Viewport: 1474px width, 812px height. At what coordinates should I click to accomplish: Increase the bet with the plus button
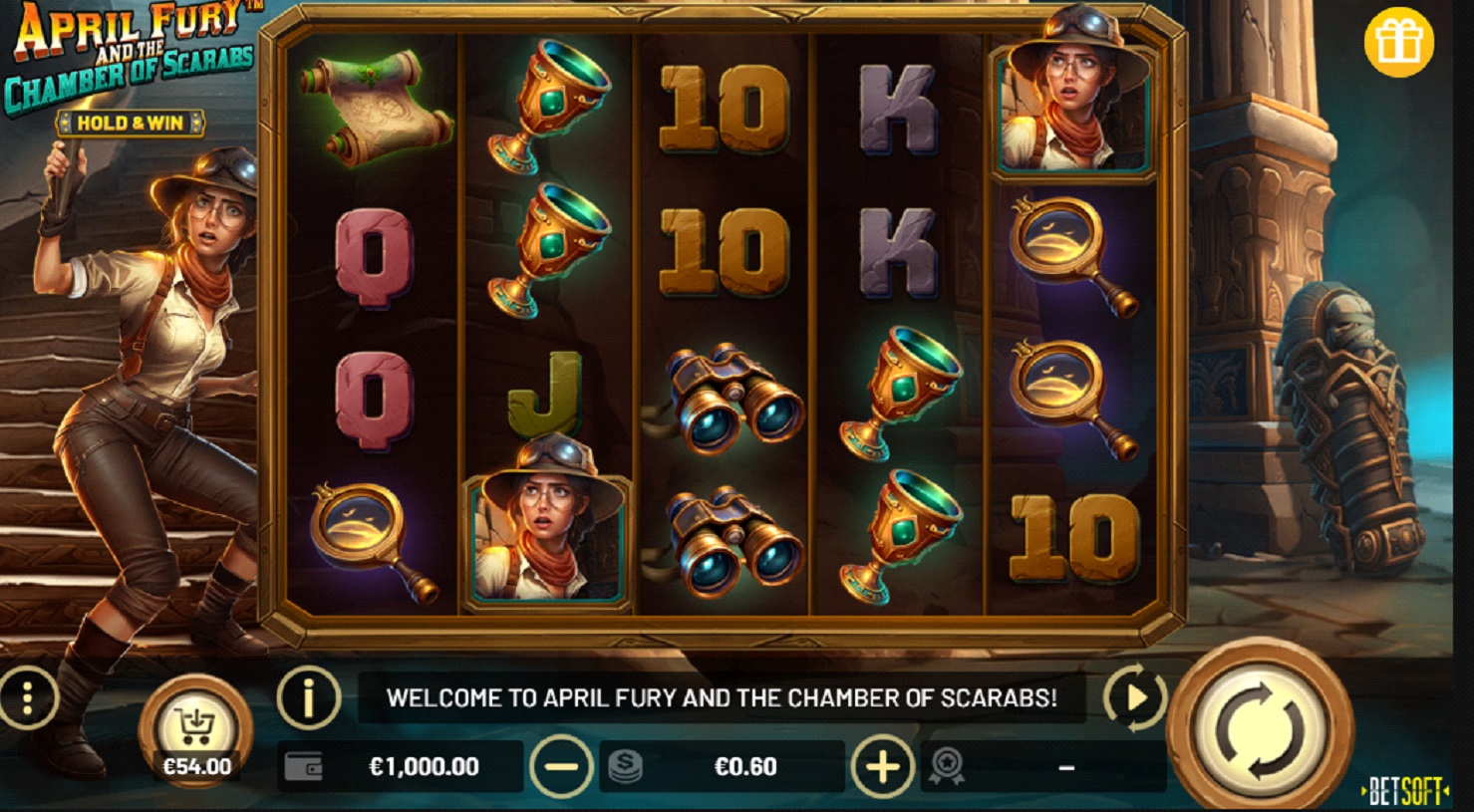point(882,766)
